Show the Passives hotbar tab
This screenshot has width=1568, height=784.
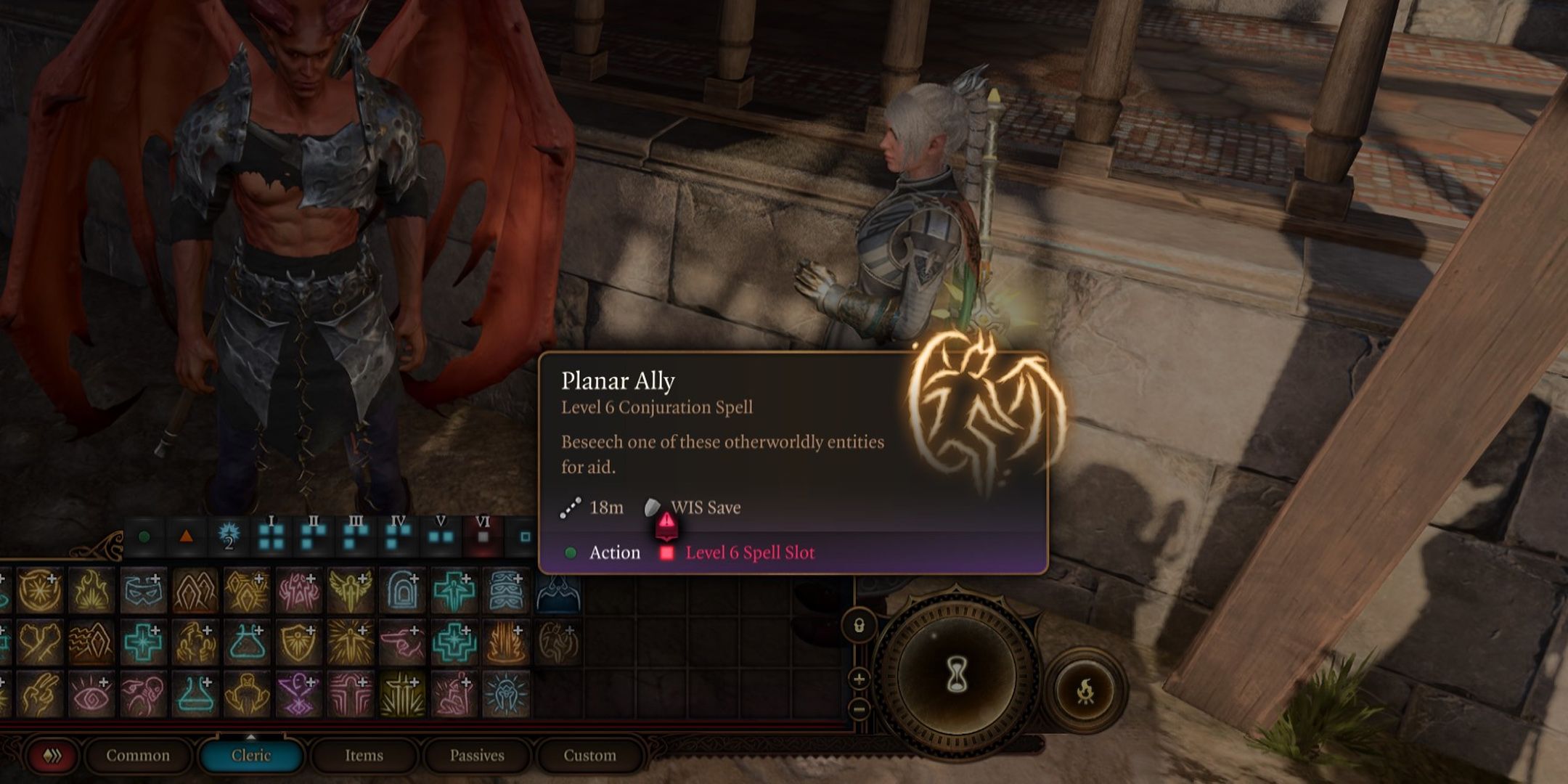[476, 756]
